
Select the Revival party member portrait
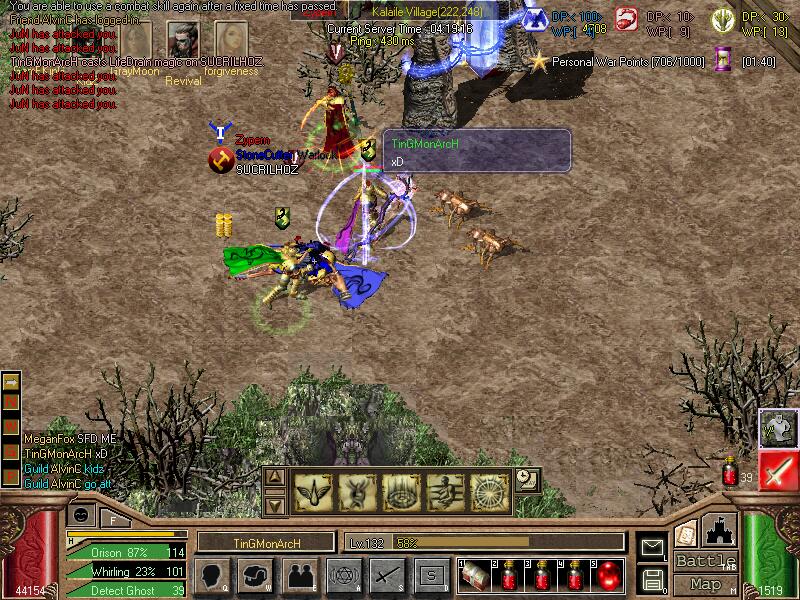(x=182, y=40)
